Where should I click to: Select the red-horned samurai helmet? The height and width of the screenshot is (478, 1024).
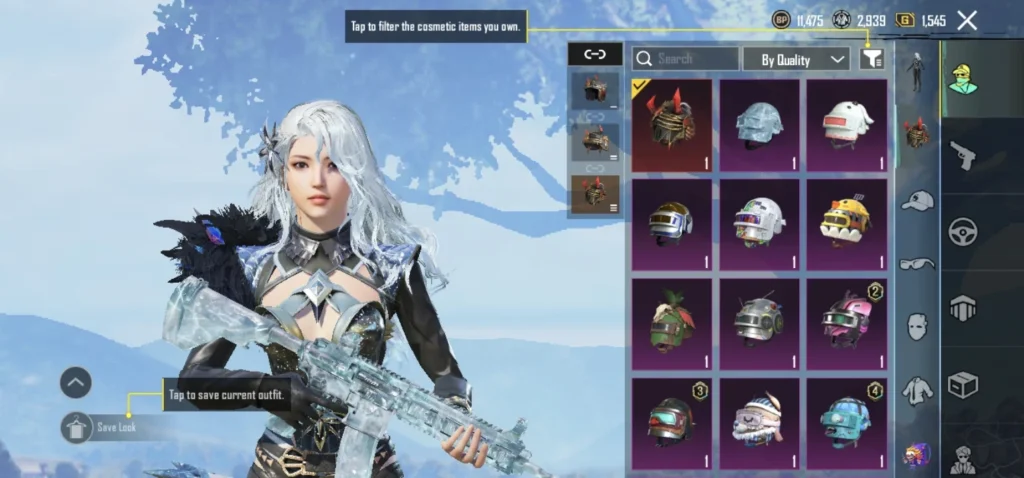pos(672,126)
